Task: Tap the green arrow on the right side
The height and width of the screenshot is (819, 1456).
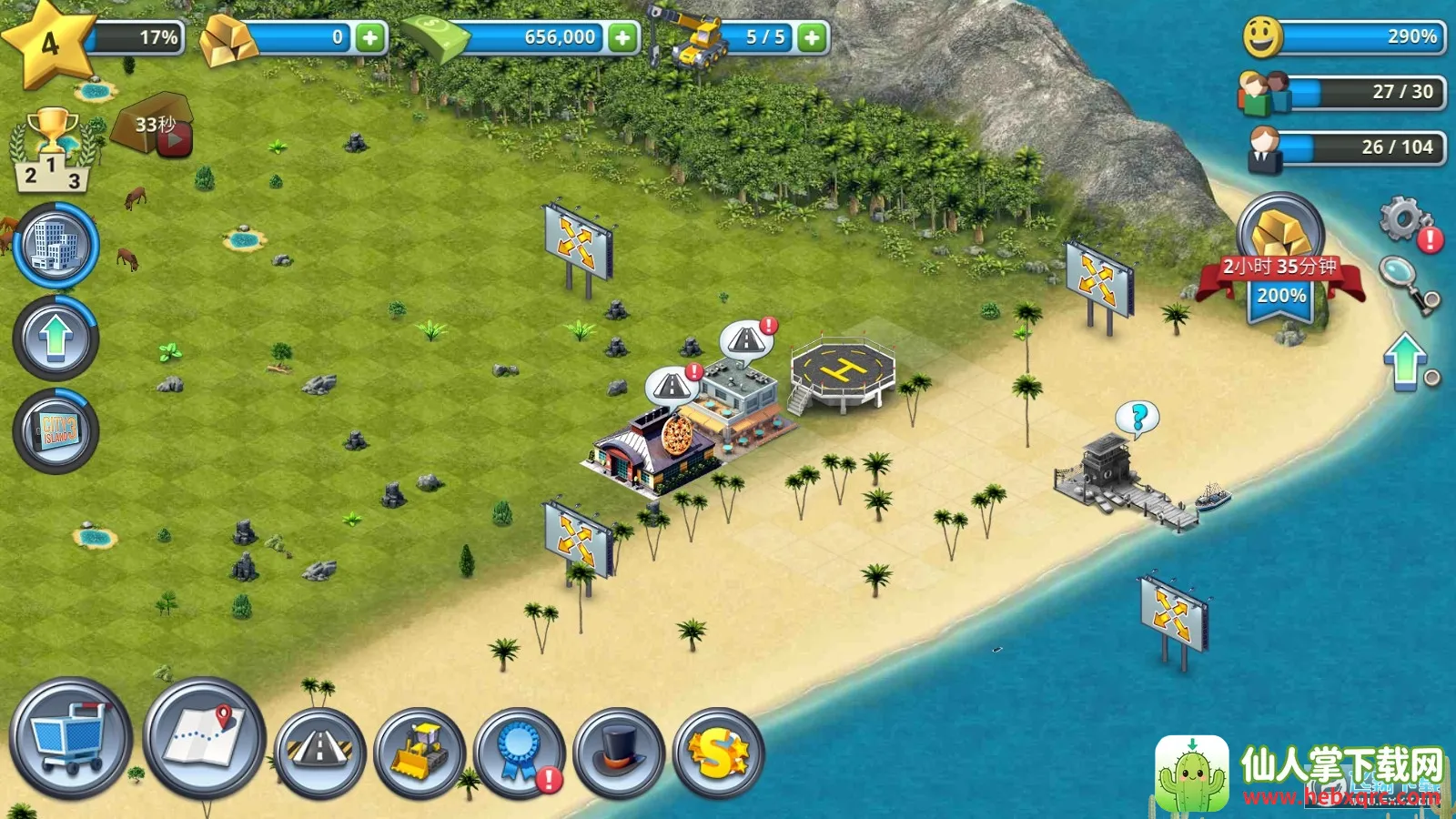Action: (x=1406, y=360)
